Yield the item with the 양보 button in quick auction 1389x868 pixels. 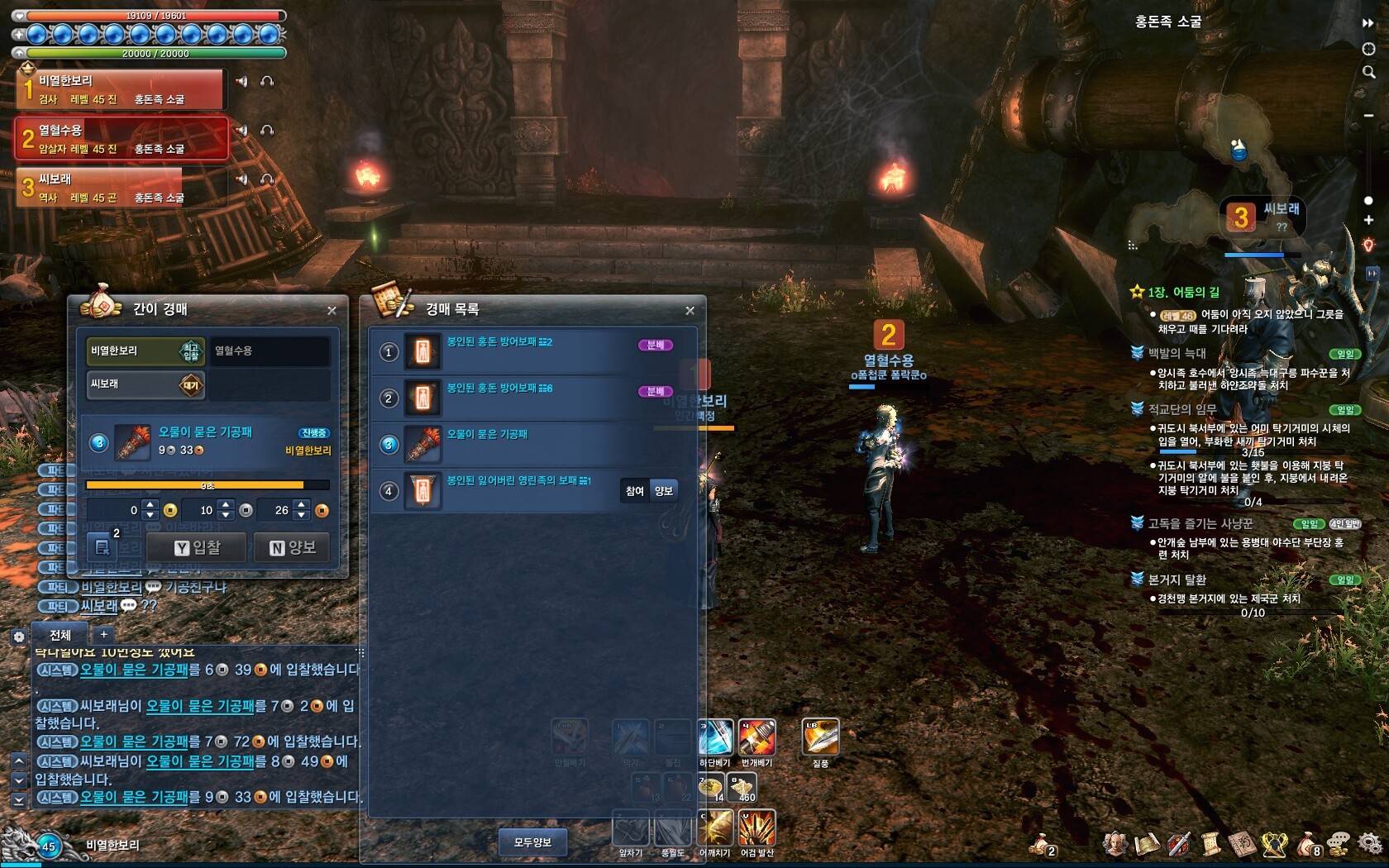tap(293, 547)
